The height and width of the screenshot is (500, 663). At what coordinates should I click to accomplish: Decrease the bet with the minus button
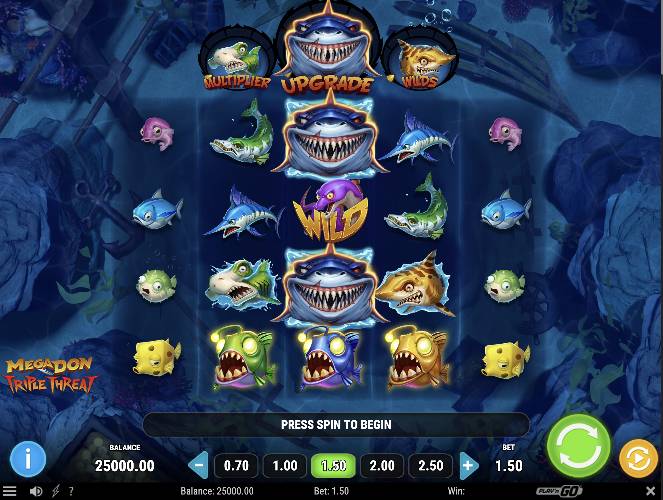(x=198, y=465)
